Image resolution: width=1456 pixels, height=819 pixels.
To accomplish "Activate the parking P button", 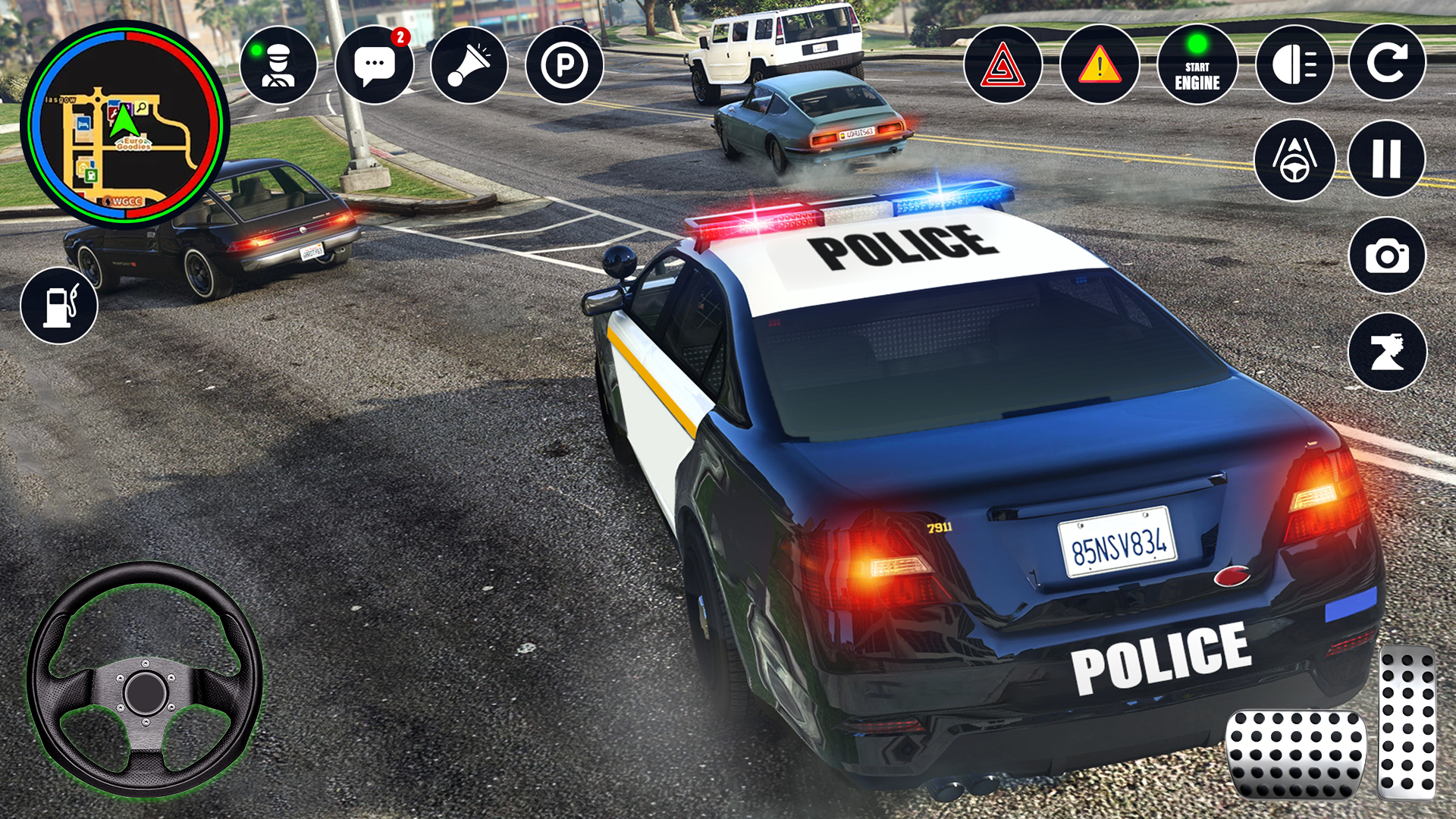I will click(x=564, y=64).
